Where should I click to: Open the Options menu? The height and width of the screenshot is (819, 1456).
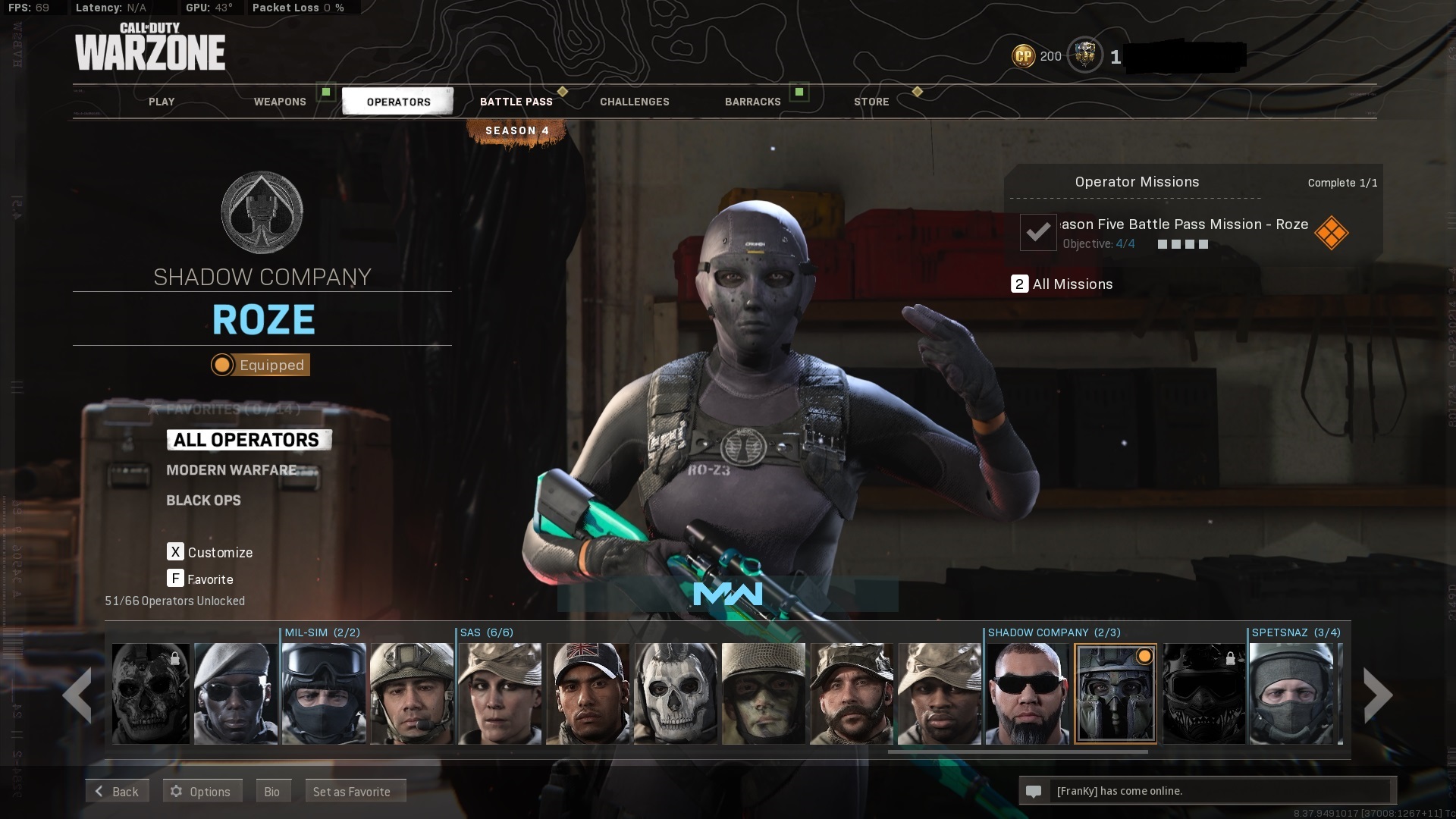(x=202, y=791)
